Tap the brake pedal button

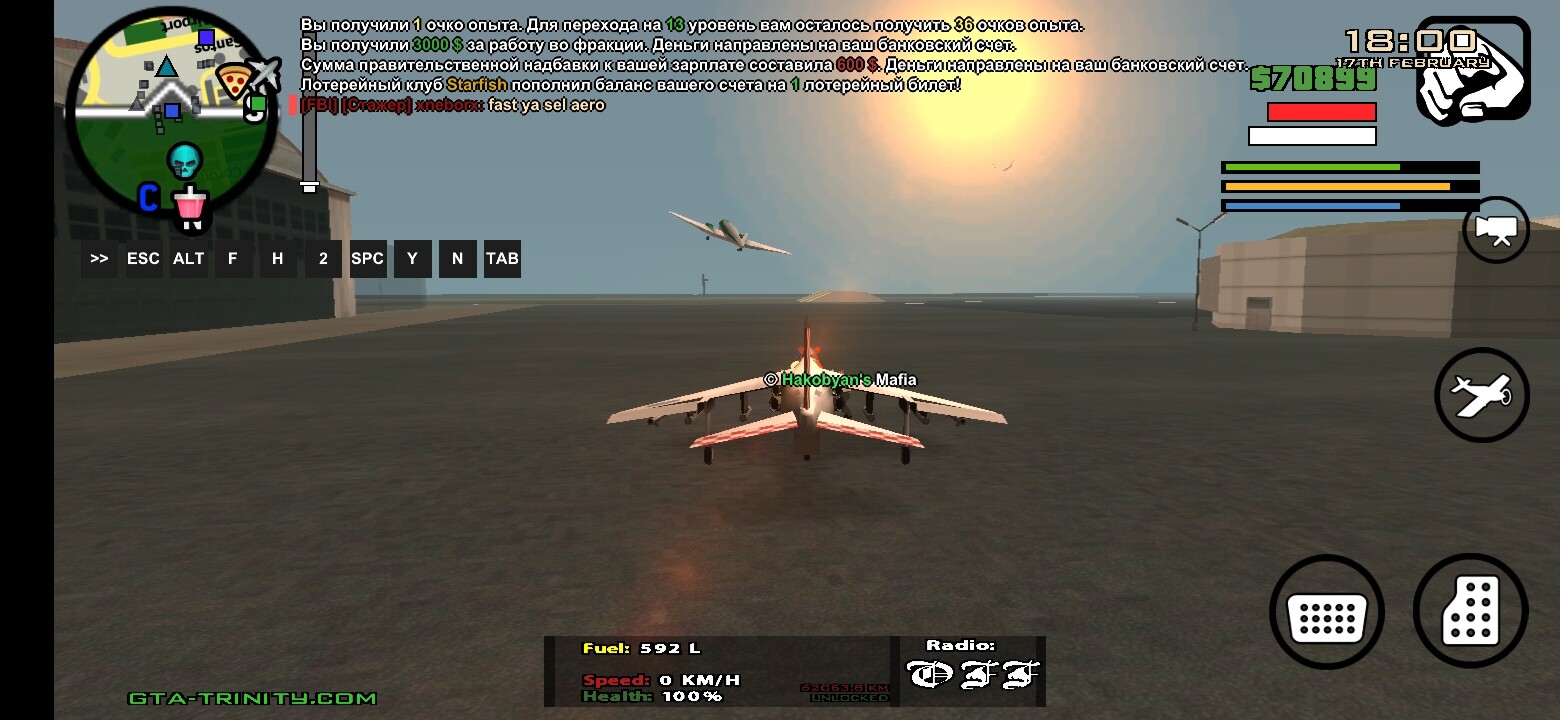[1326, 612]
